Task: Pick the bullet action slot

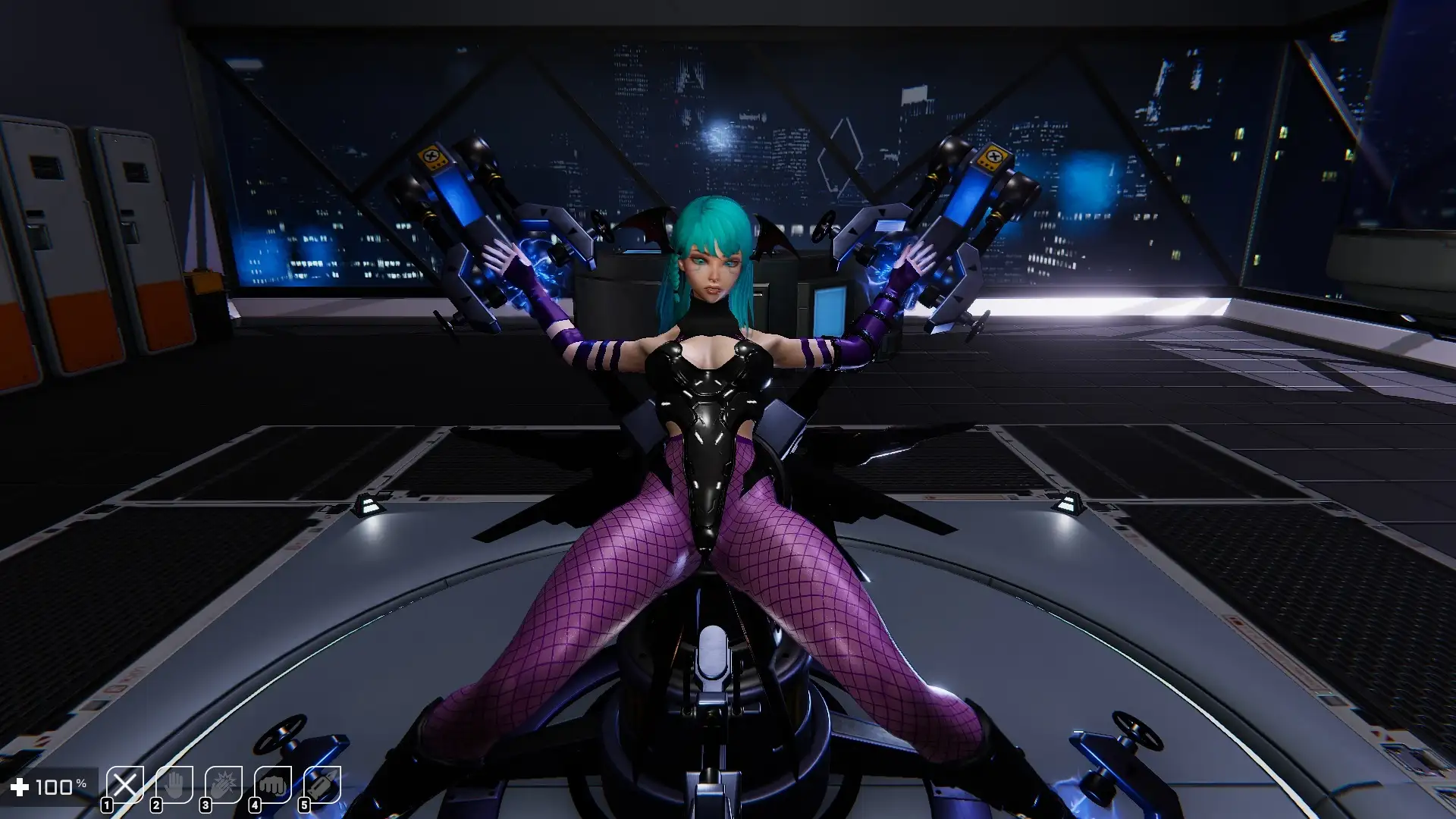Action: (x=322, y=785)
